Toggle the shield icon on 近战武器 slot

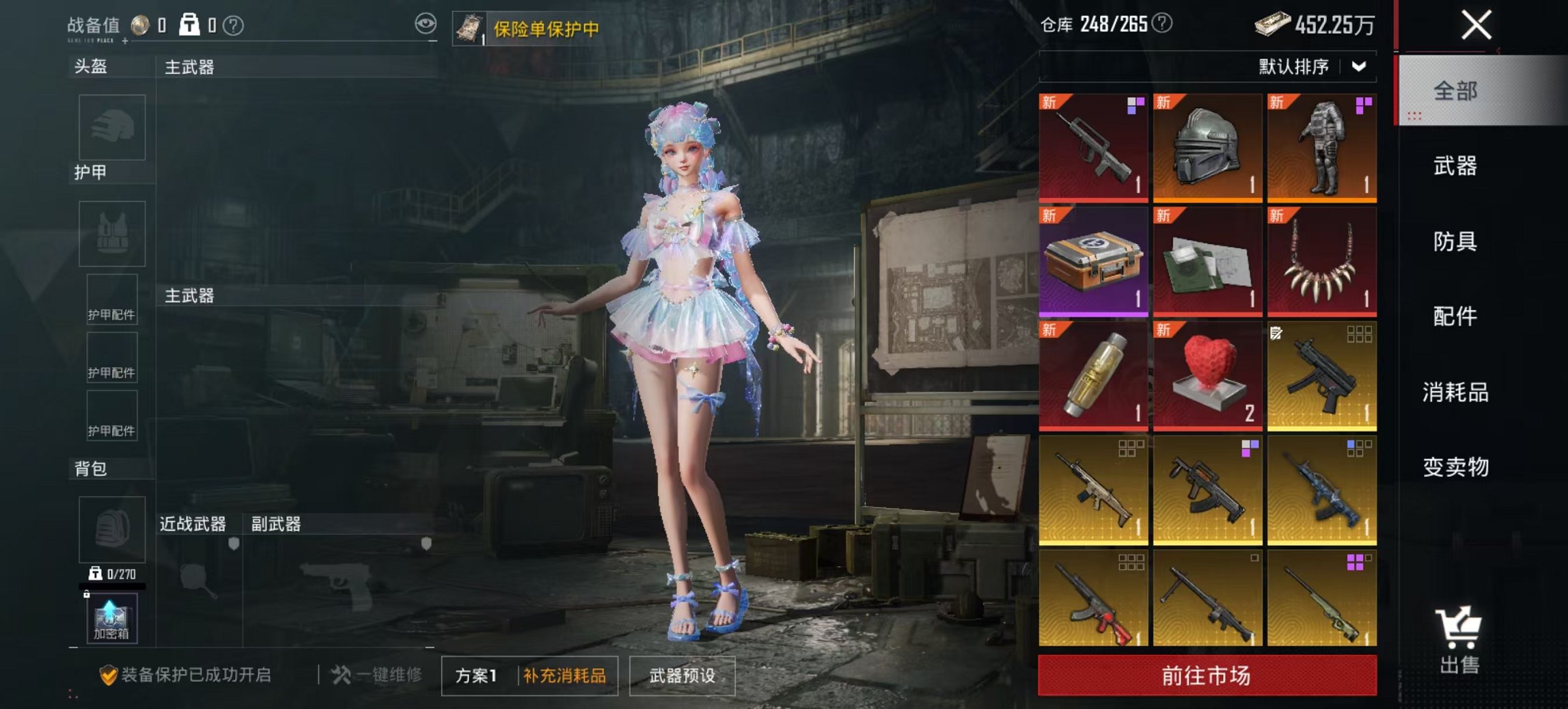234,545
